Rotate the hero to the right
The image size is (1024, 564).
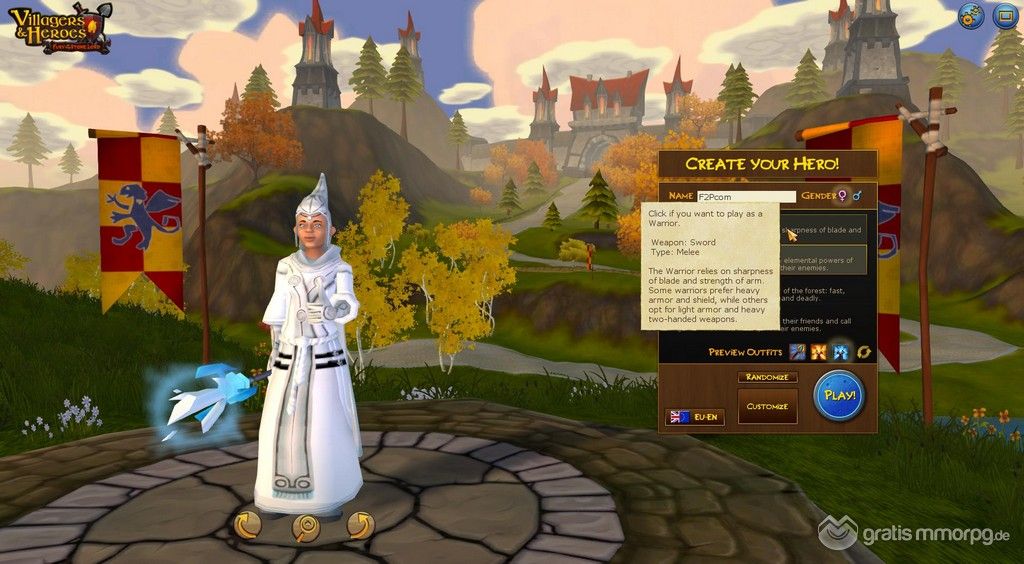[x=360, y=524]
